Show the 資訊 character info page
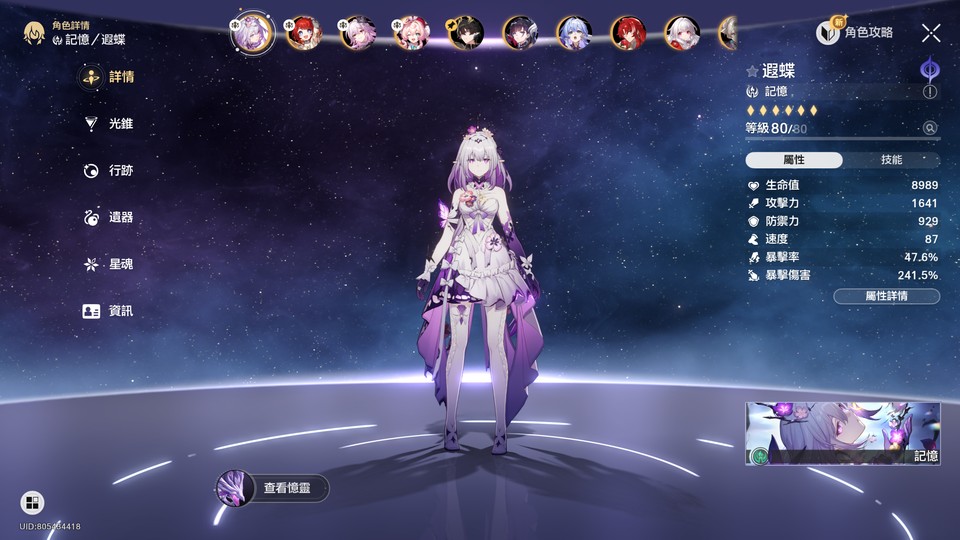 coord(108,311)
